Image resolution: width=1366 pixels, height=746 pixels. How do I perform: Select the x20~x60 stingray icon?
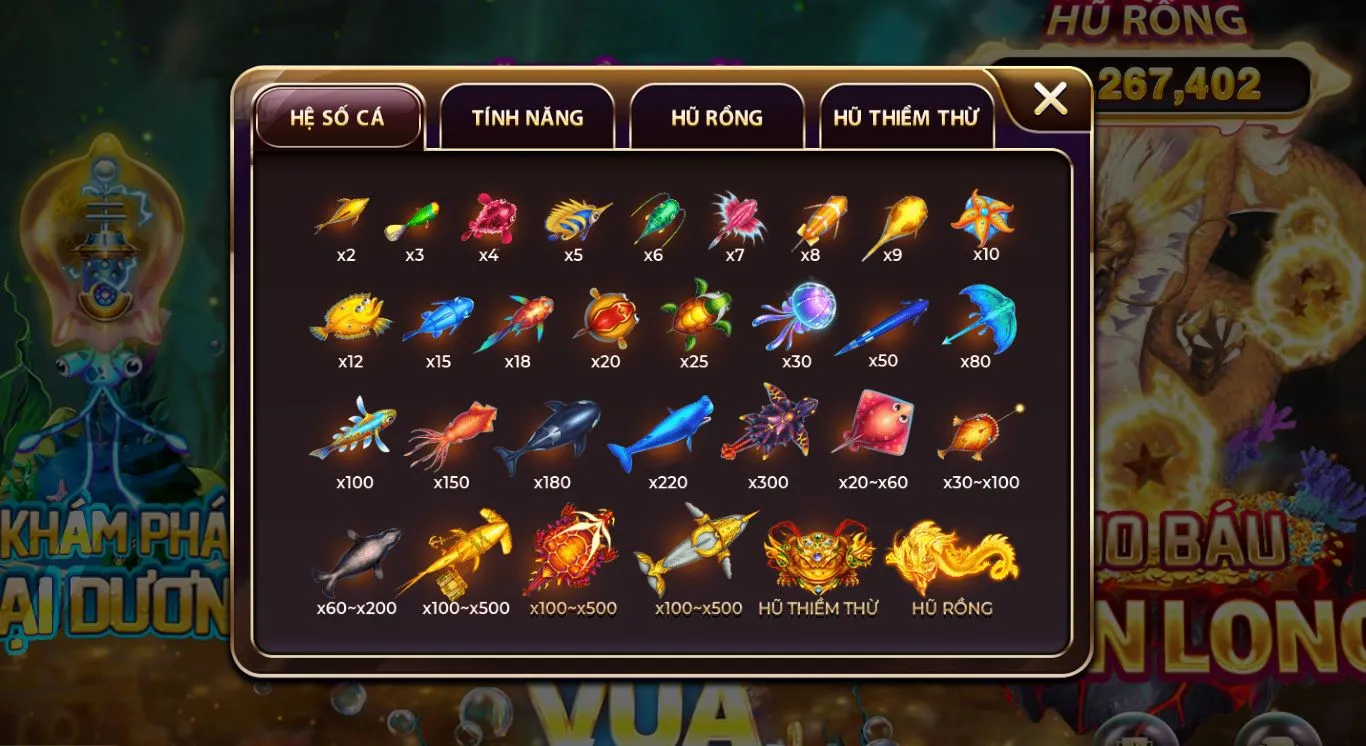872,426
